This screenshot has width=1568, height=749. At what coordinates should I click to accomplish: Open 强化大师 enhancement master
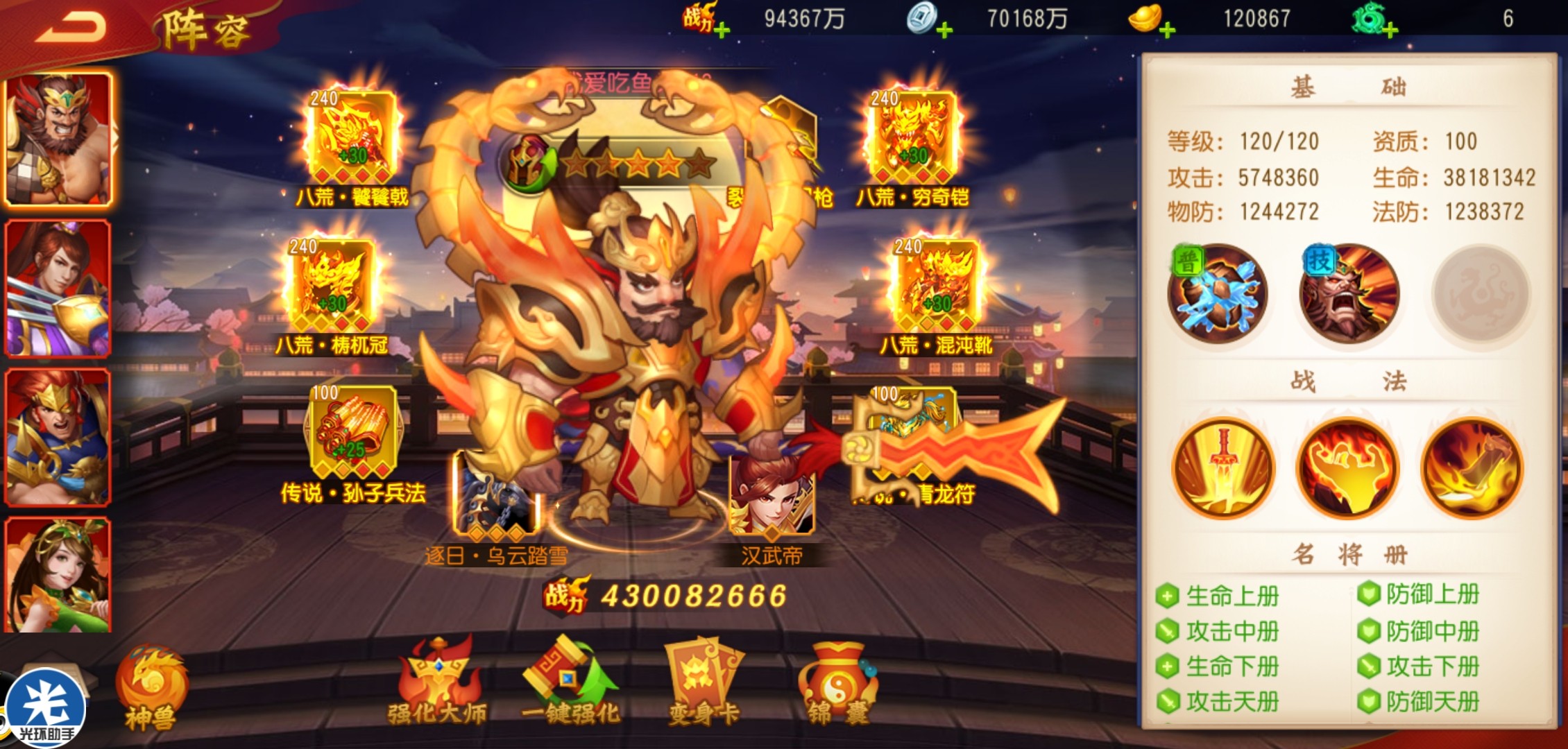coord(438,683)
